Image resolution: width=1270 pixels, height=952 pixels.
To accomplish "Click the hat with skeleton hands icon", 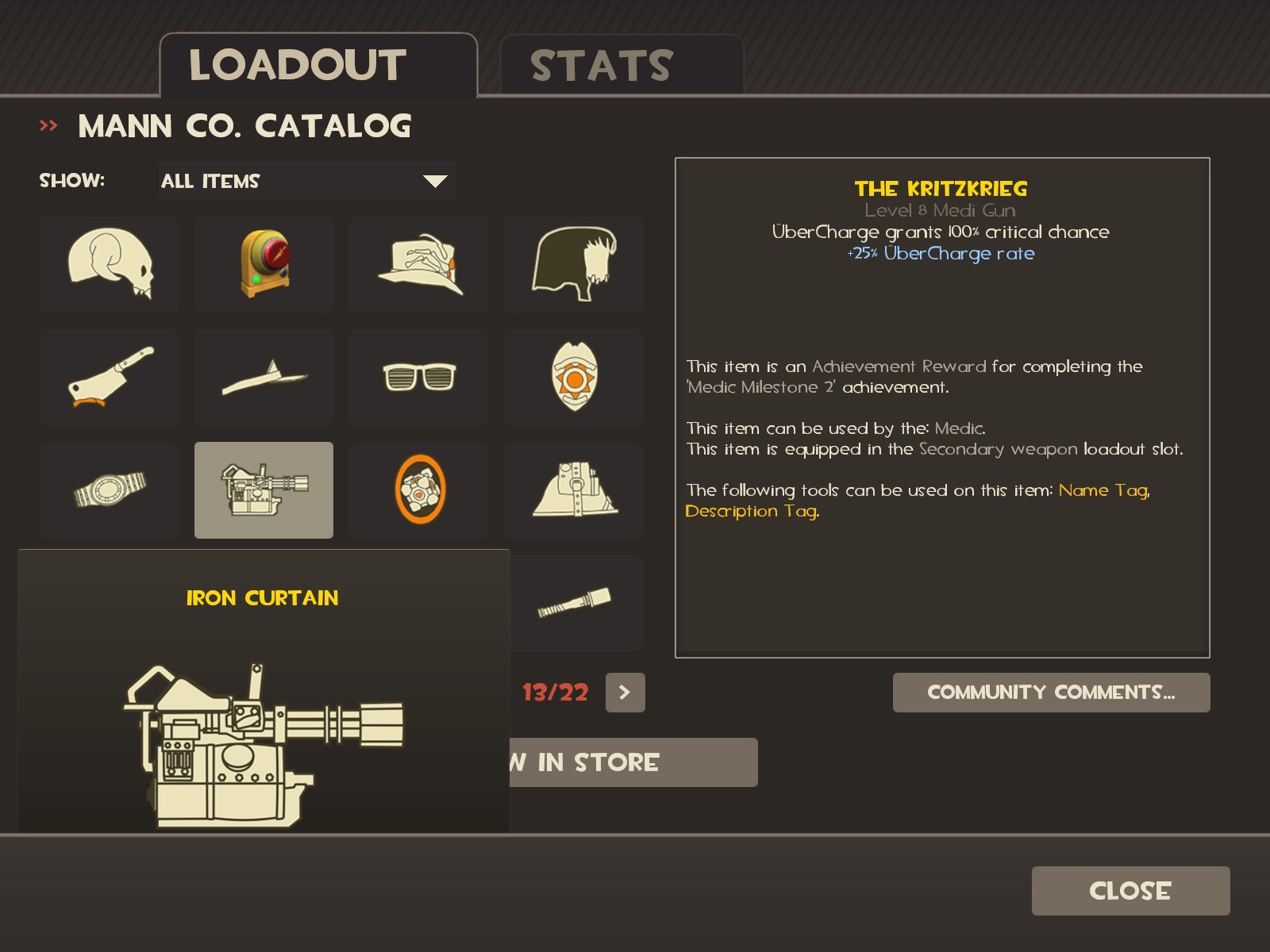I will coord(418,265).
